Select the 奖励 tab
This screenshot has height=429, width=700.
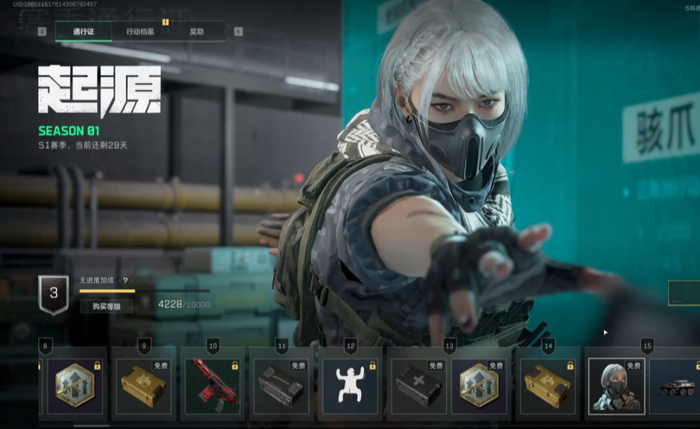click(x=196, y=31)
